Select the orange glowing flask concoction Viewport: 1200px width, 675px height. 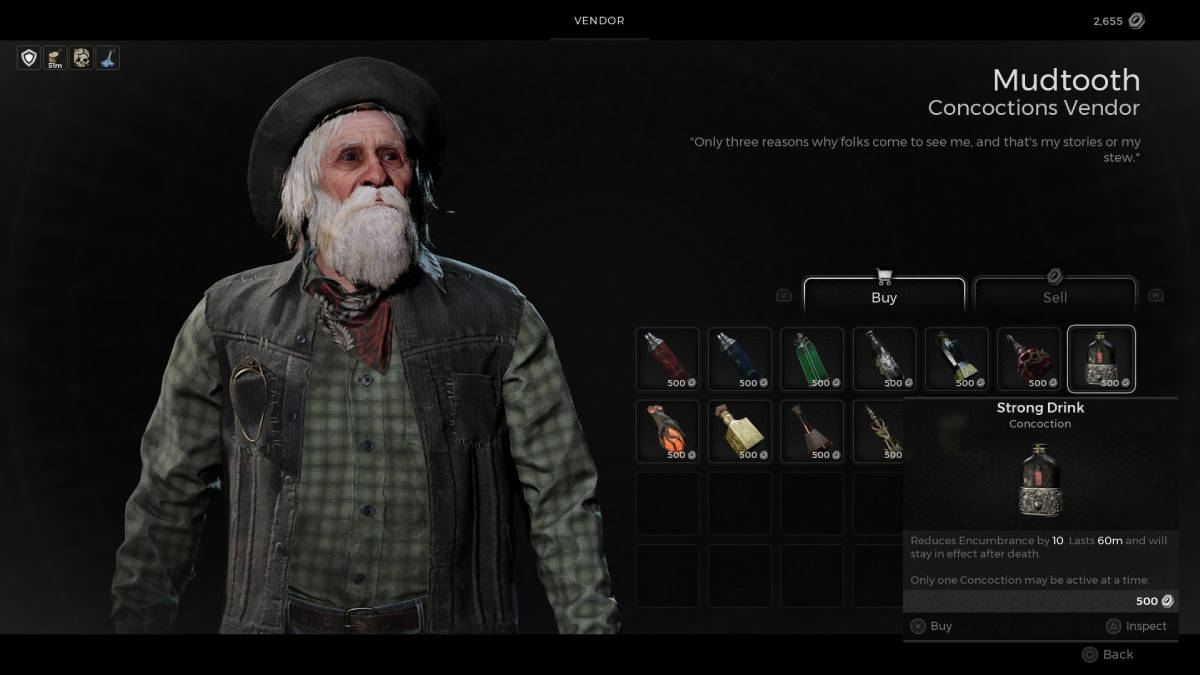668,431
